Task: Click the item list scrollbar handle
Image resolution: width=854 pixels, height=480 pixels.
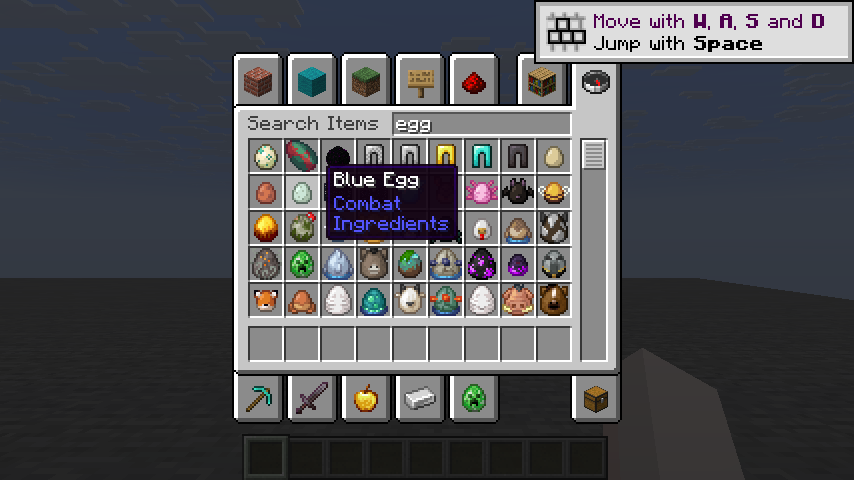Action: tap(594, 155)
